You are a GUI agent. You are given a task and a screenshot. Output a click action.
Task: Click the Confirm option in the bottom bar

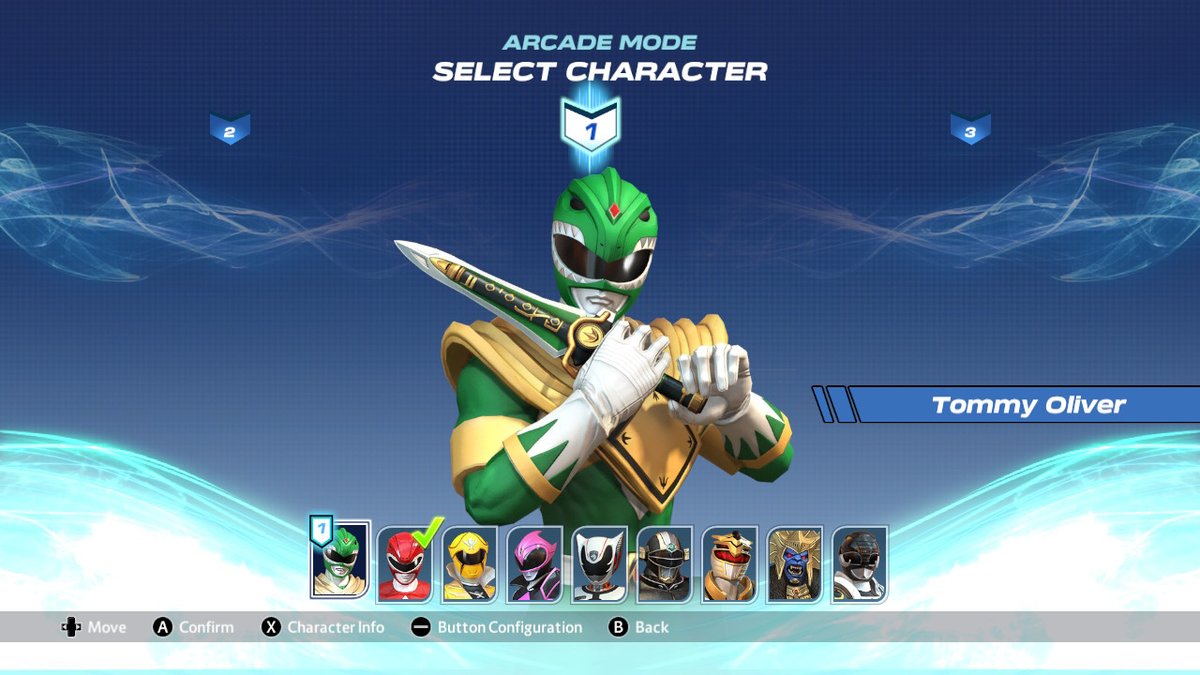tap(194, 627)
